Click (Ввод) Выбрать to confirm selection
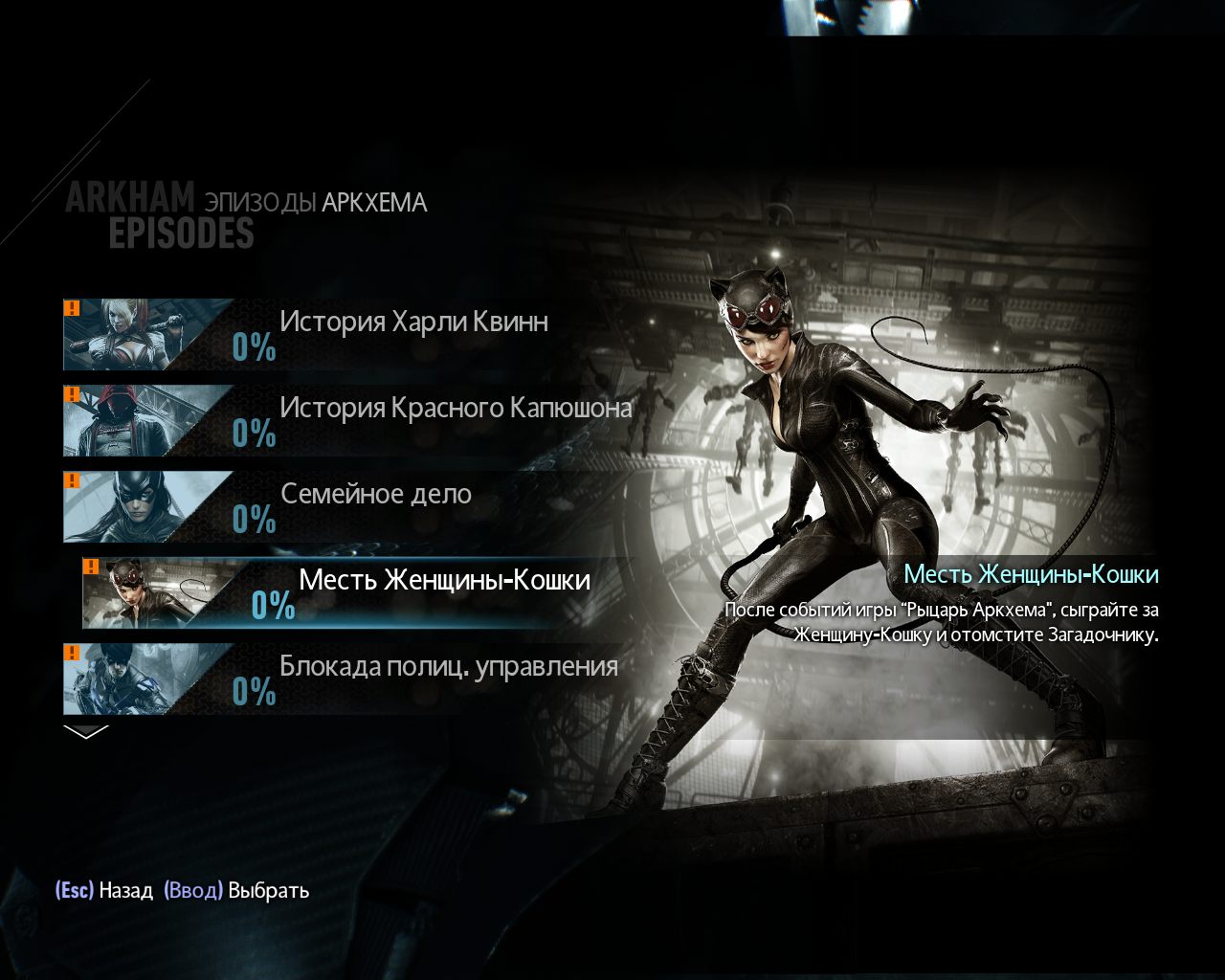The image size is (1225, 980). pos(235,890)
